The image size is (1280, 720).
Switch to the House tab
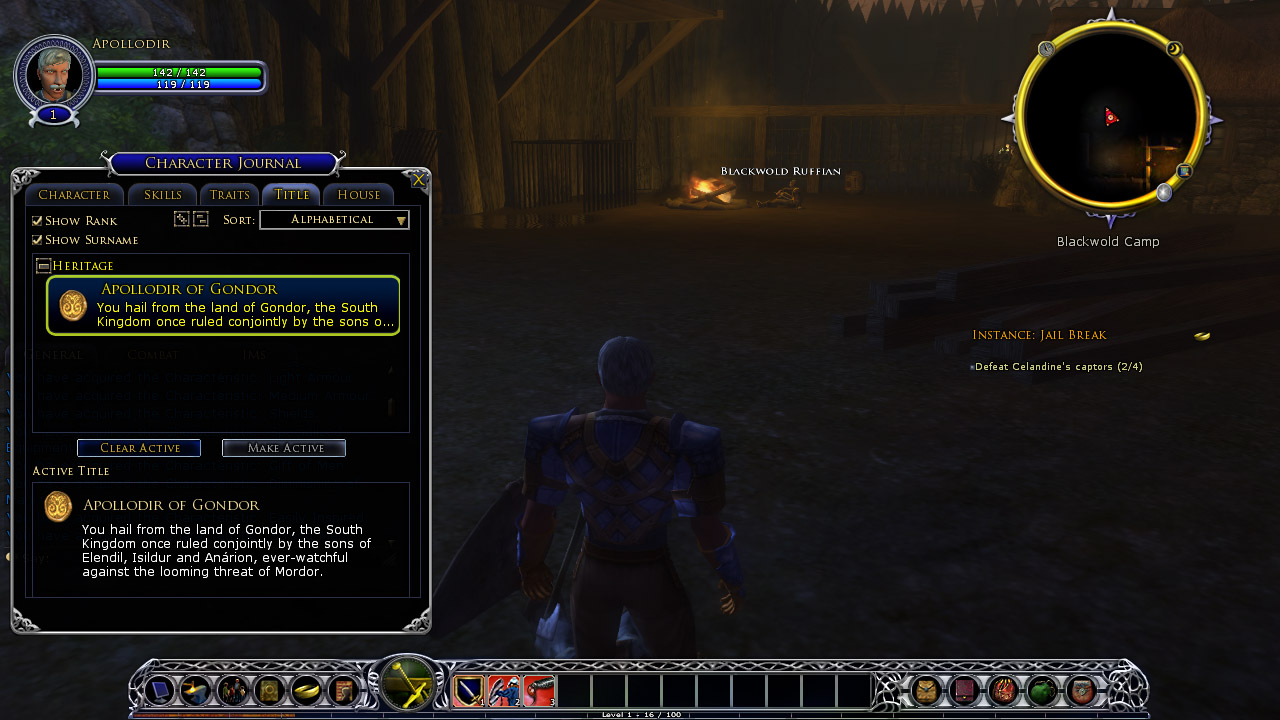point(358,195)
